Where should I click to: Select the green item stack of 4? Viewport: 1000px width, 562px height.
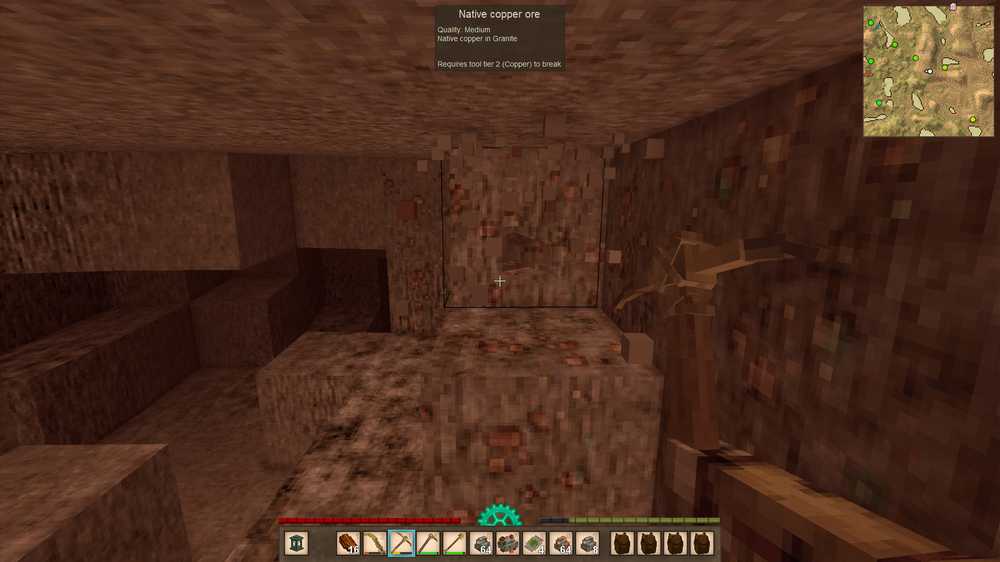pos(534,543)
